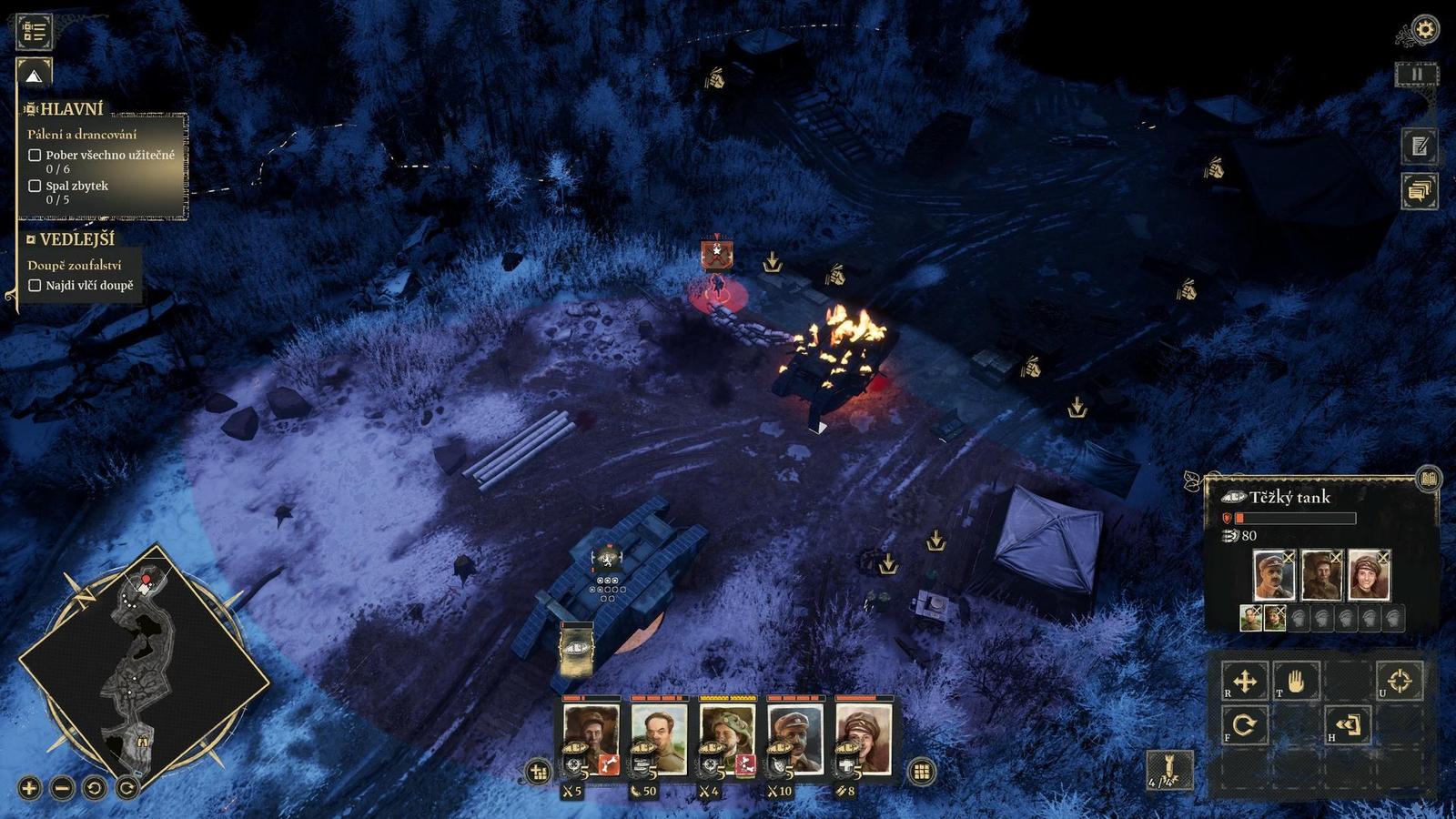1456x819 pixels.
Task: Zoom in the minimap with plus button
Action: pyautogui.click(x=29, y=788)
